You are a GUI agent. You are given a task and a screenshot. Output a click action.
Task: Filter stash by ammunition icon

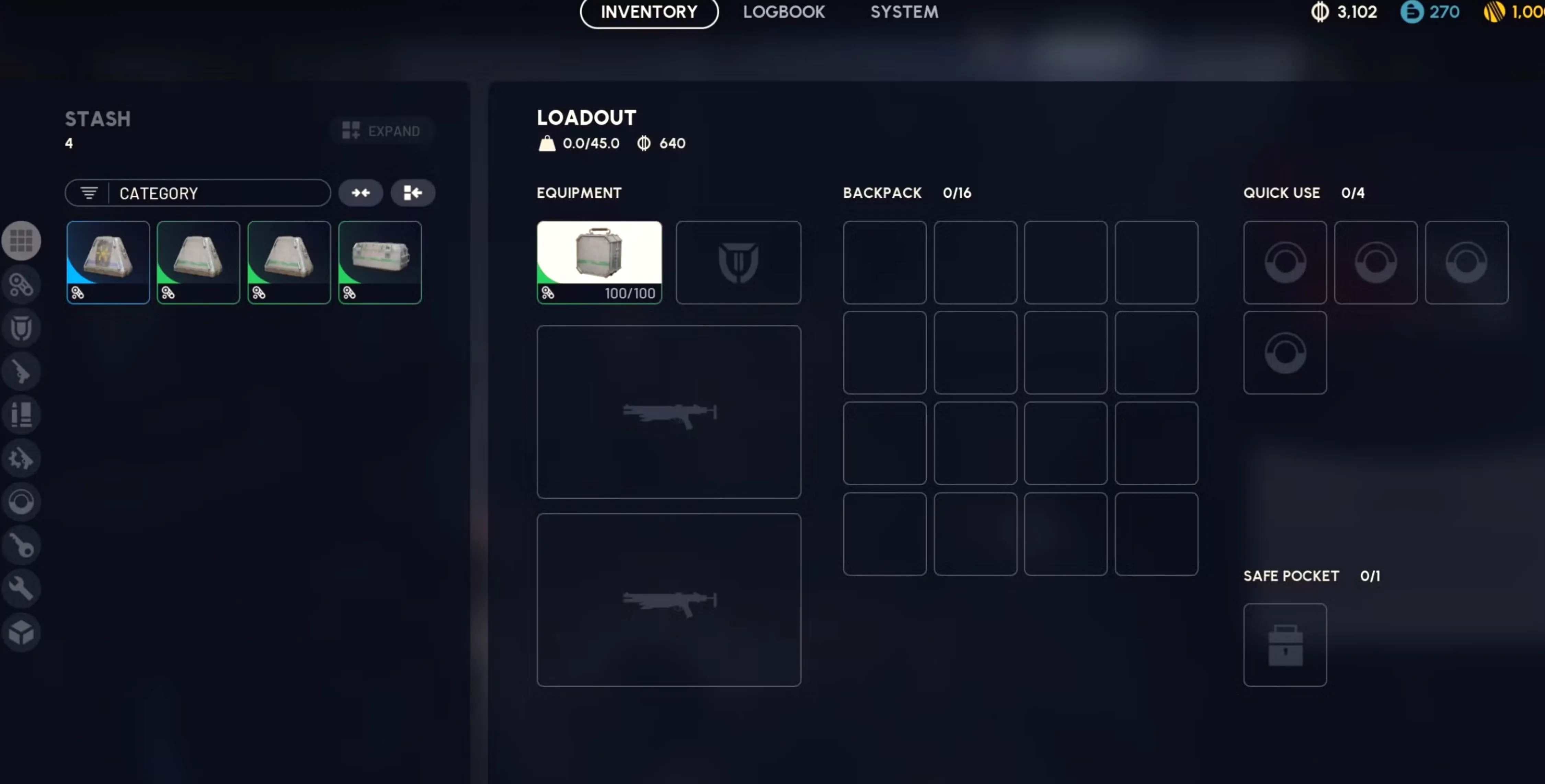[22, 415]
